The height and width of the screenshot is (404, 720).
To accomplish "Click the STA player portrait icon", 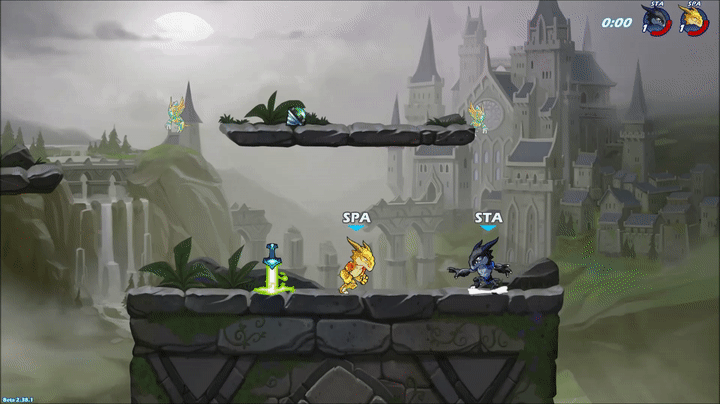I will point(656,20).
